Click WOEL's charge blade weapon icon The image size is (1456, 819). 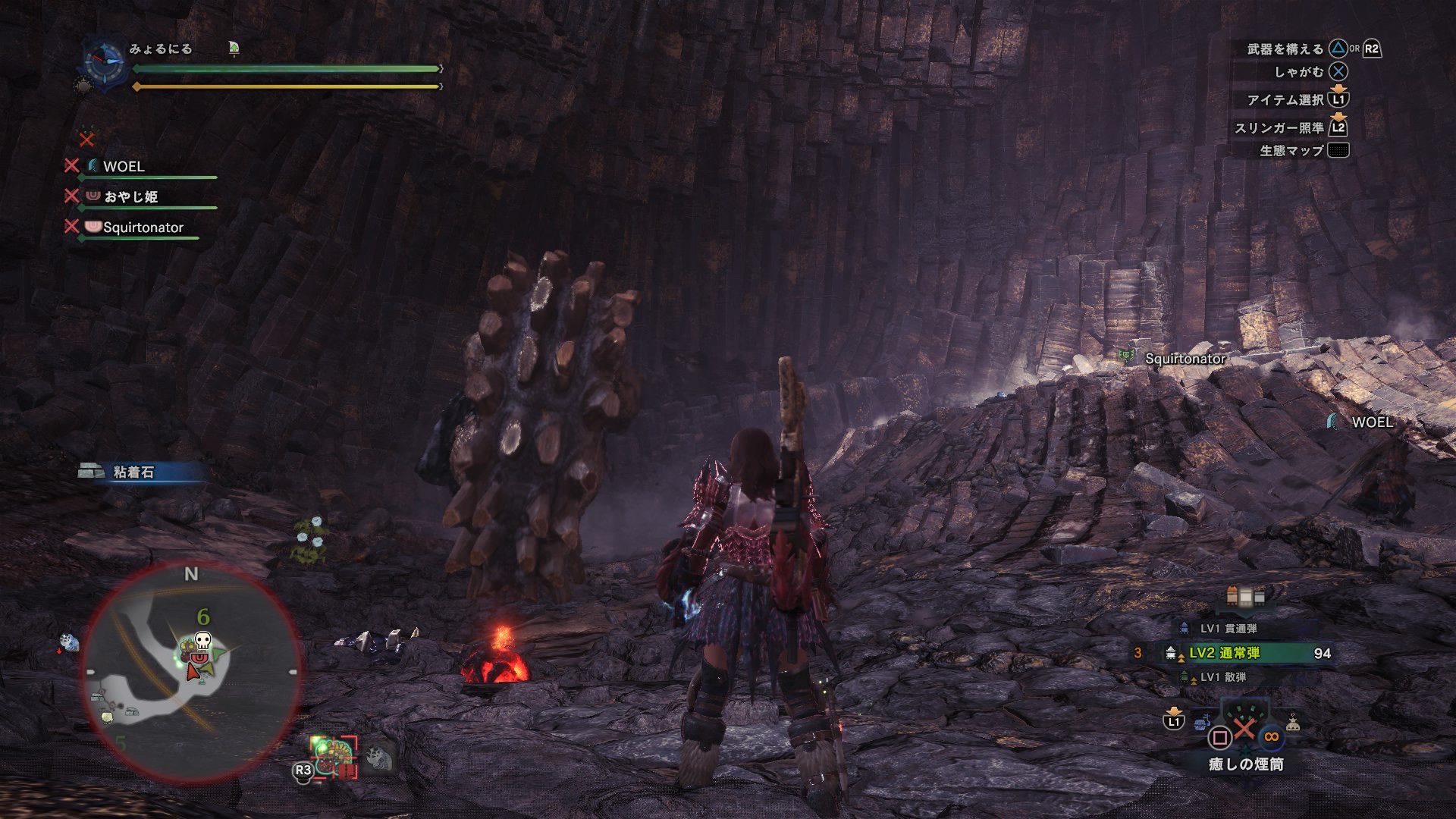(x=93, y=165)
